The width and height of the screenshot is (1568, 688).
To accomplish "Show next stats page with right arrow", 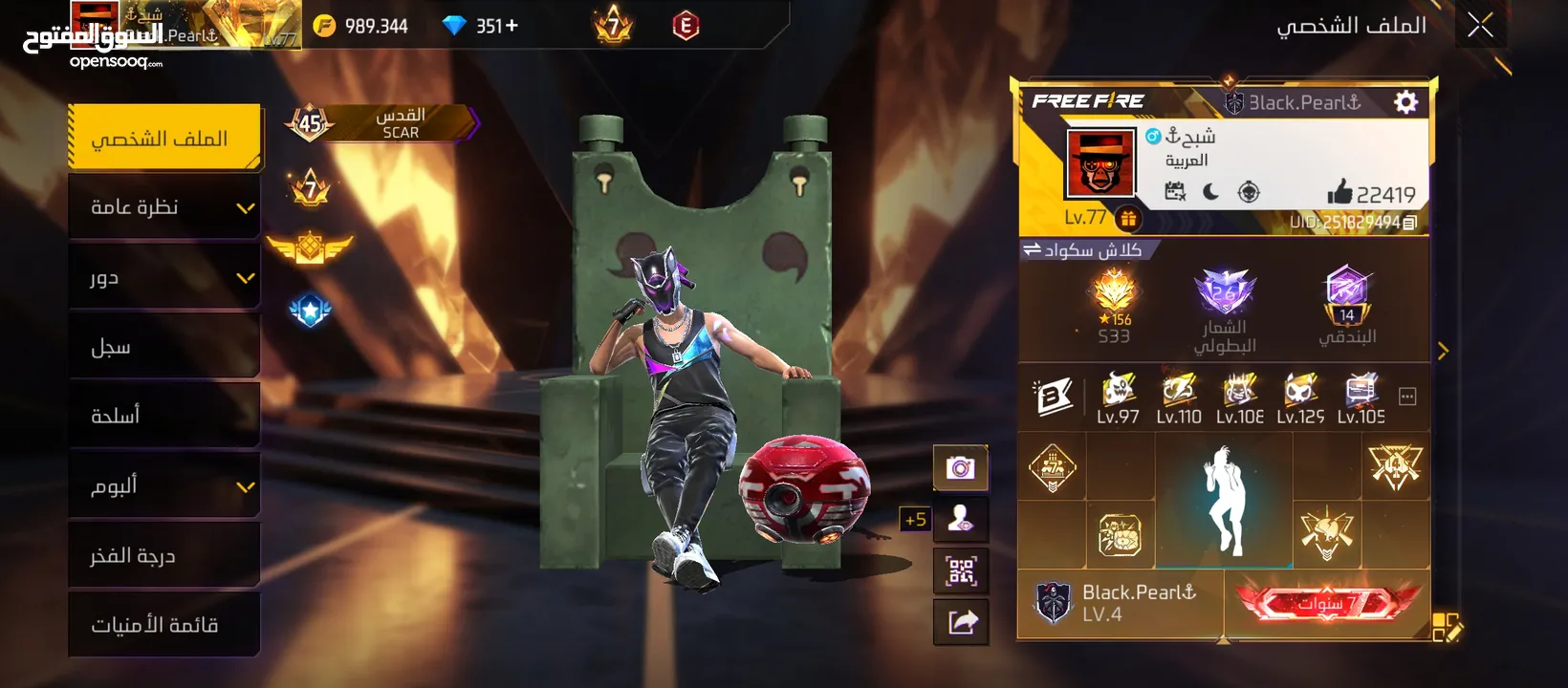I will (1443, 351).
